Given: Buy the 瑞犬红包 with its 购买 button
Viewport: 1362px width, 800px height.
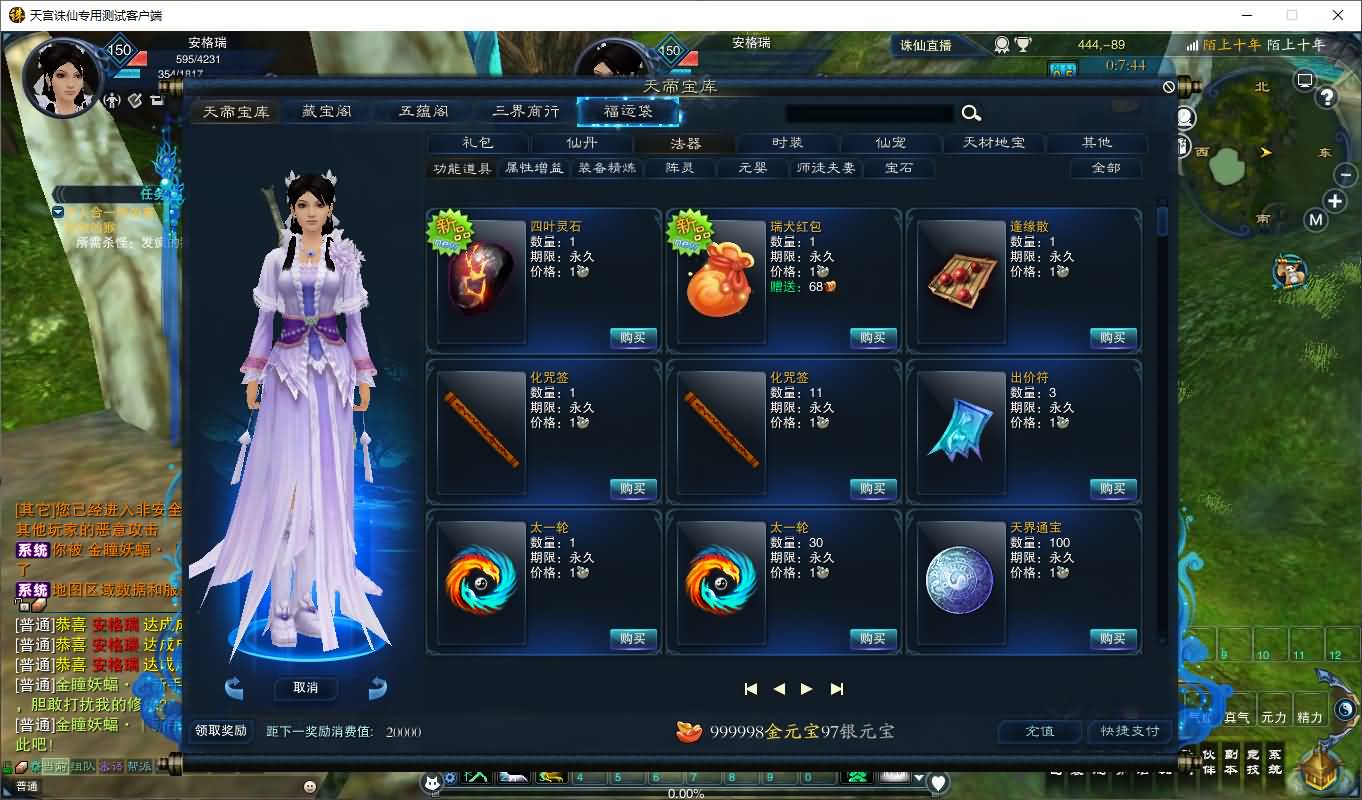Looking at the screenshot, I should tap(872, 337).
